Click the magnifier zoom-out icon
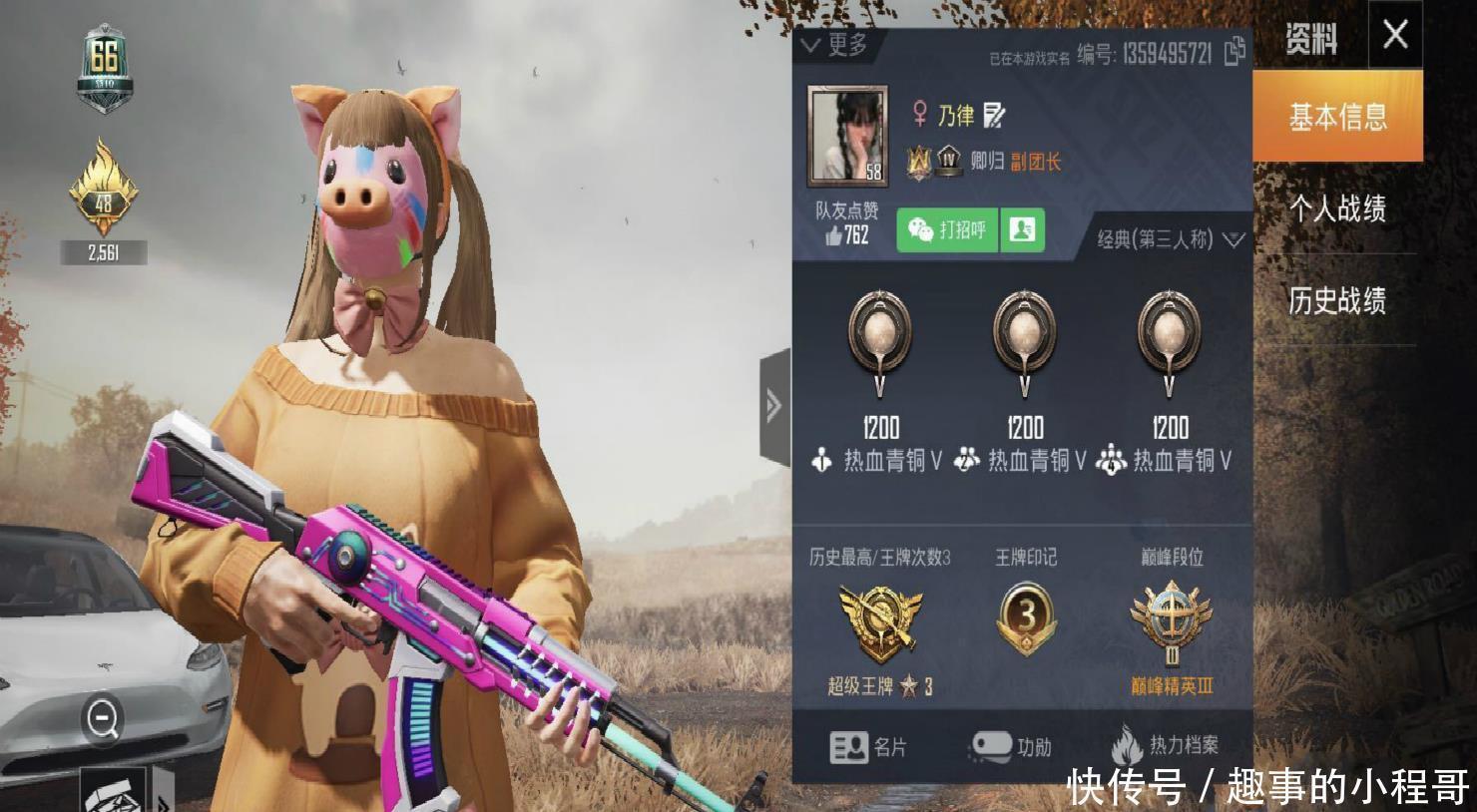The image size is (1477, 812). pos(103,717)
